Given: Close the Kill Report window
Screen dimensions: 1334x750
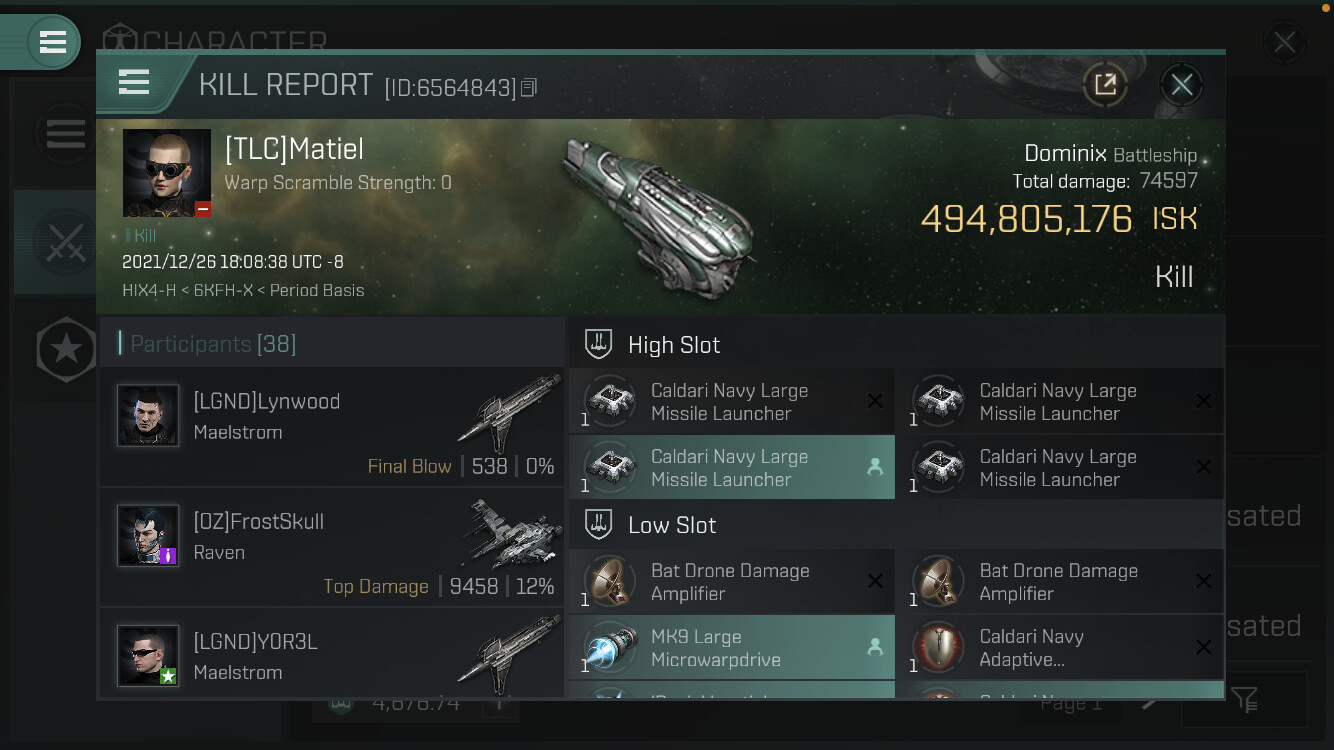Looking at the screenshot, I should (1181, 85).
